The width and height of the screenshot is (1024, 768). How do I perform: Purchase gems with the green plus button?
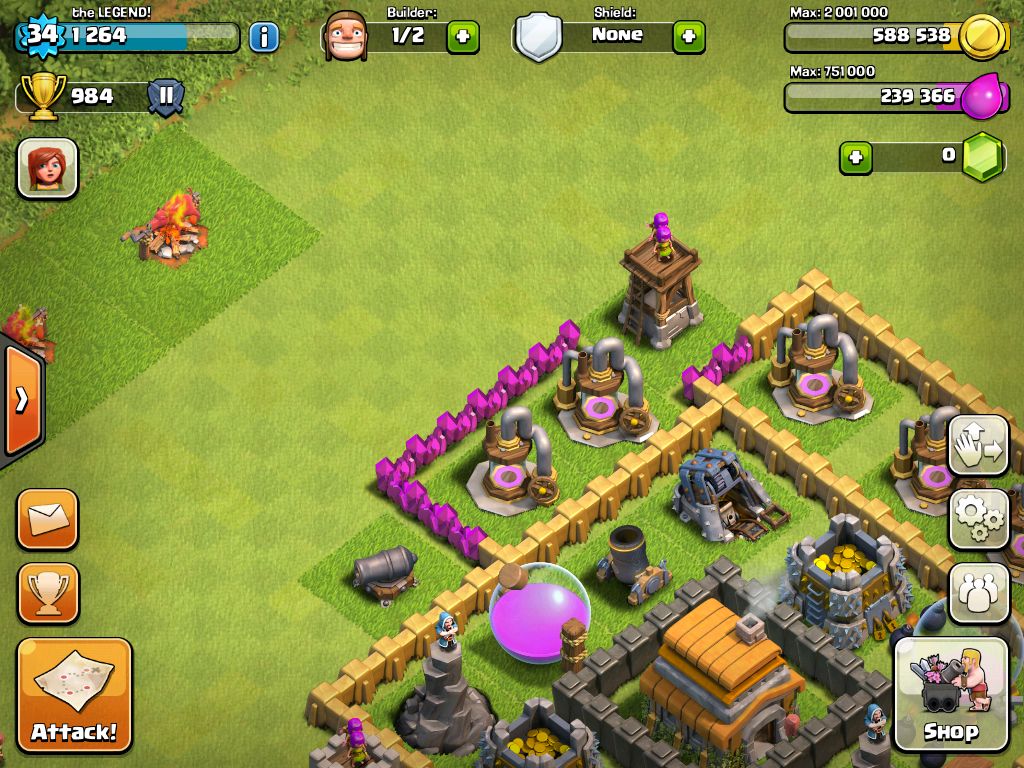(855, 157)
